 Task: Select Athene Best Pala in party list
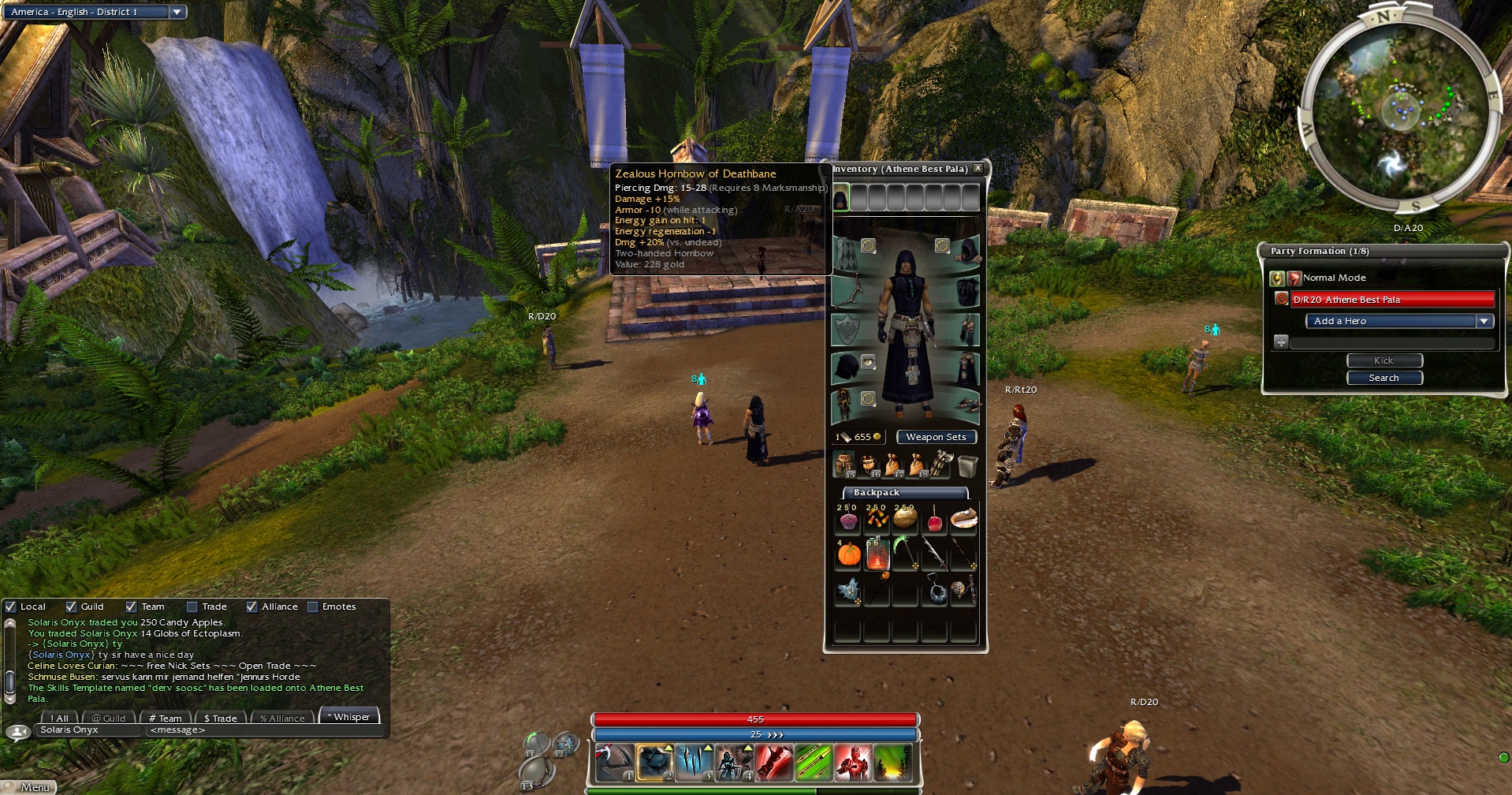[1391, 300]
